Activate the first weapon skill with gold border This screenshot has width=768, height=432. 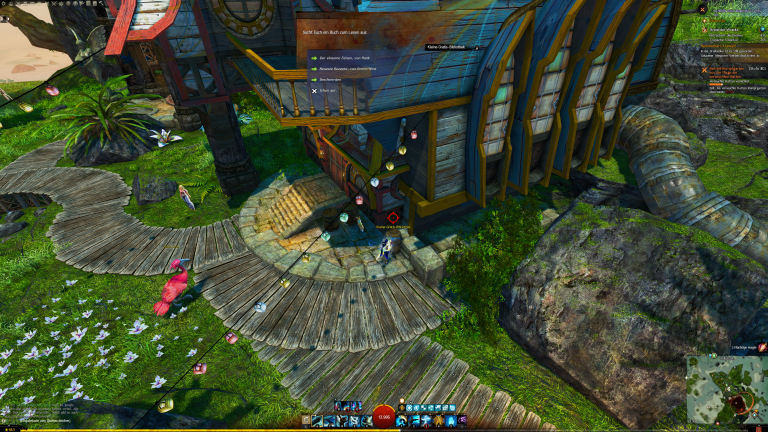click(x=318, y=421)
